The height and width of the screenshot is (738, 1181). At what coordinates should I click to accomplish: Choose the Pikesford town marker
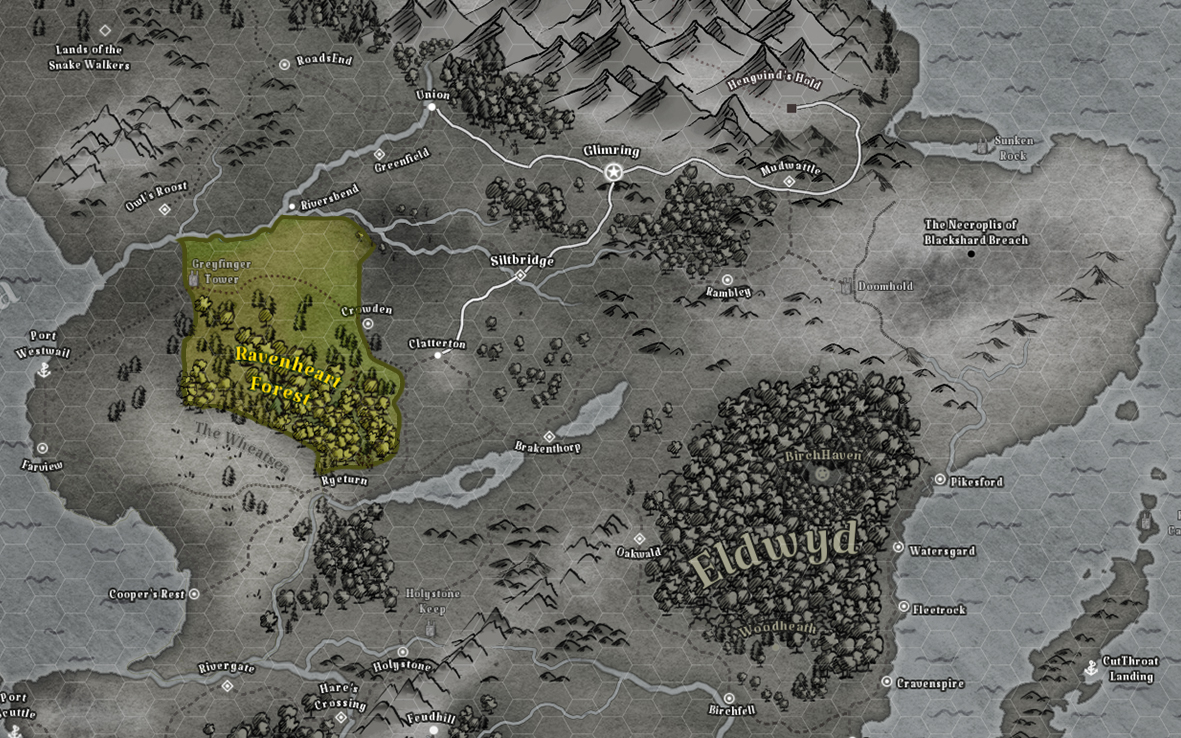[940, 480]
